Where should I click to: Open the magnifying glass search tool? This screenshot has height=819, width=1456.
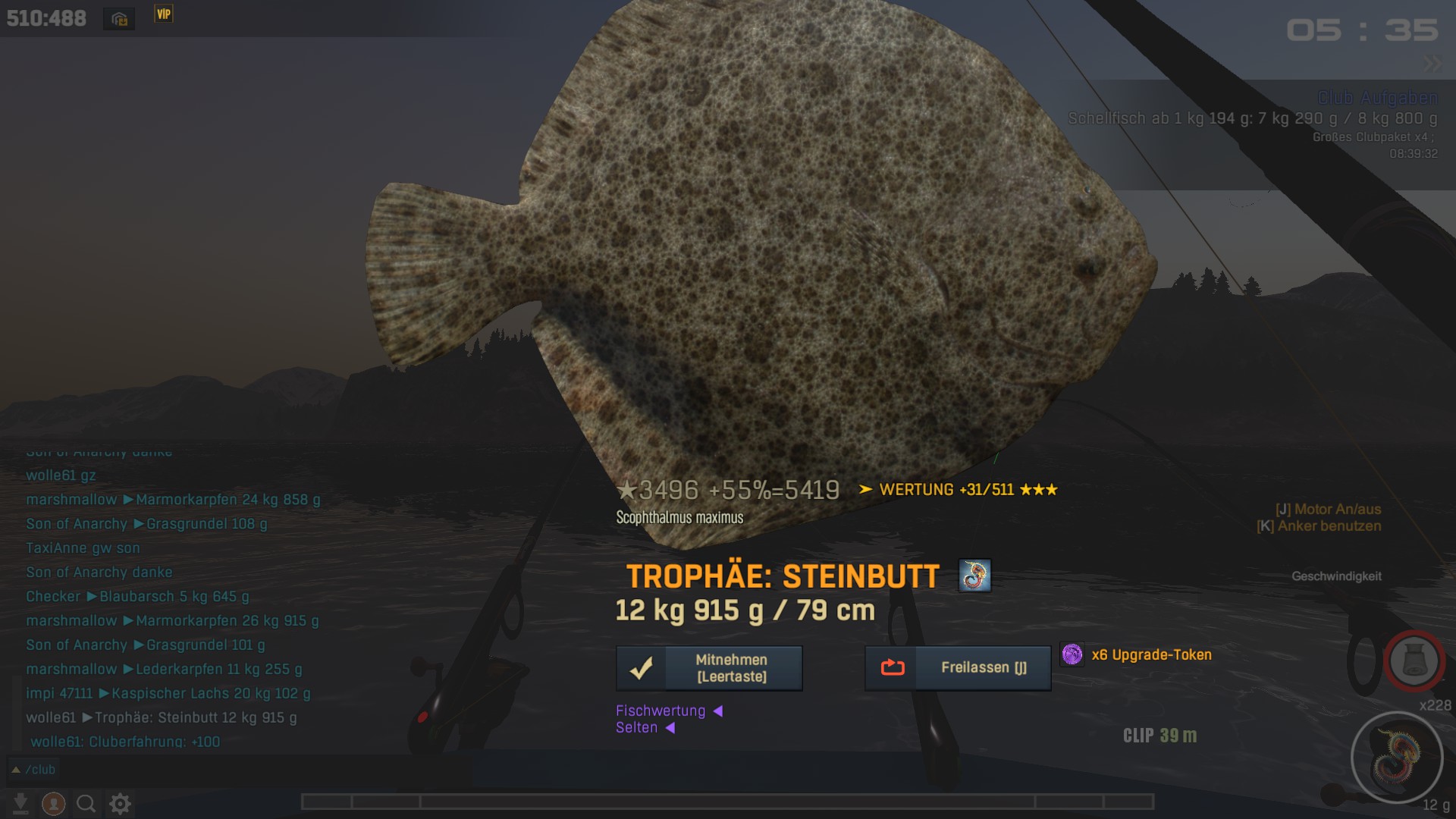(86, 803)
